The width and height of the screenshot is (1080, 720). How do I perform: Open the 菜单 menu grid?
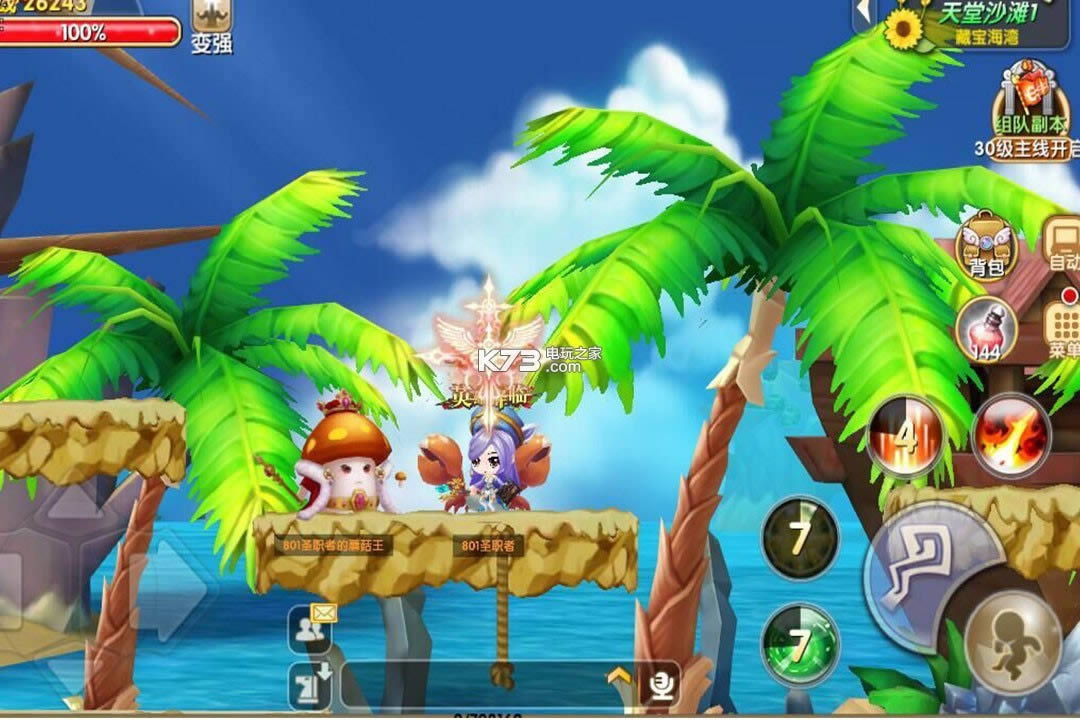pyautogui.click(x=1062, y=328)
